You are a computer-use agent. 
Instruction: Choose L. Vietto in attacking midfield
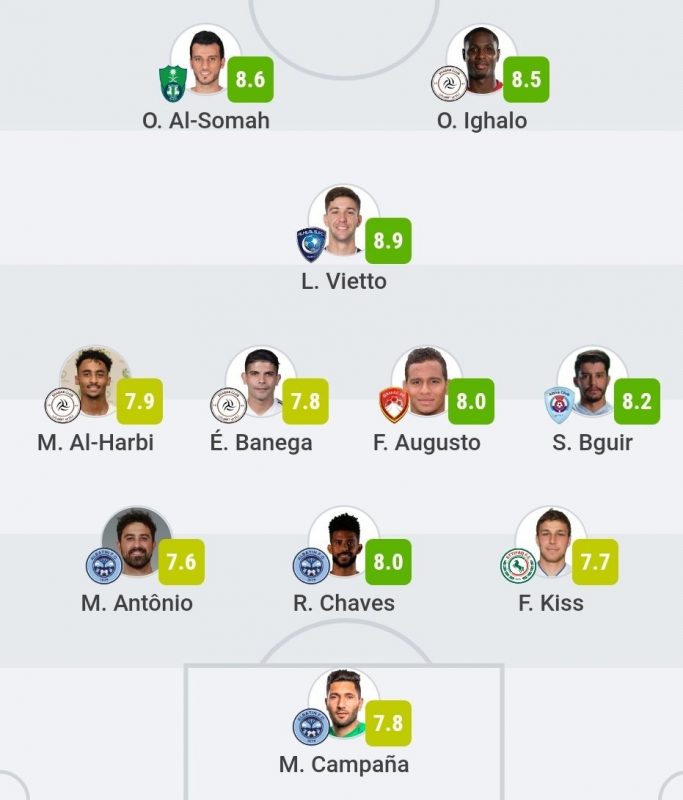[x=343, y=220]
